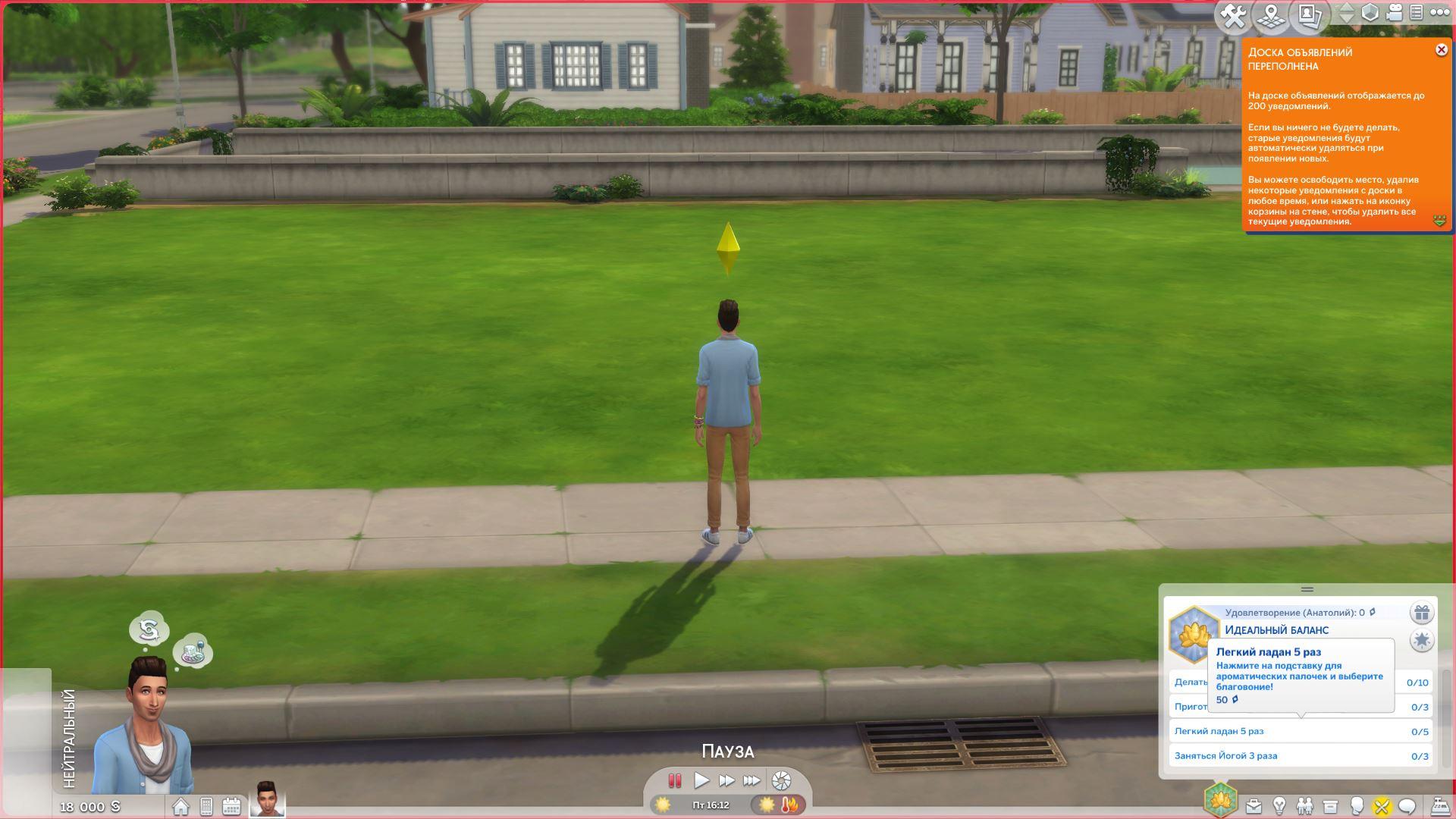Open the relationships panel with two people icon

[x=1304, y=806]
